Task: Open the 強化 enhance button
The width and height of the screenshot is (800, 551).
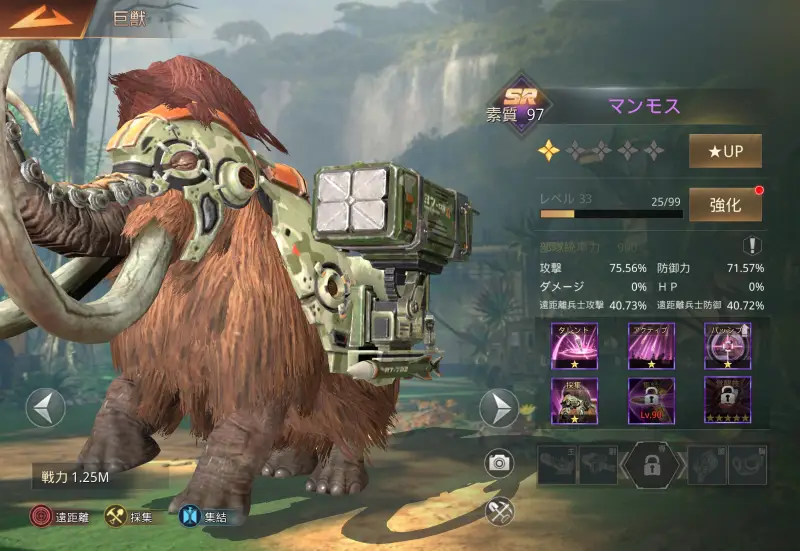Action: pyautogui.click(x=725, y=205)
